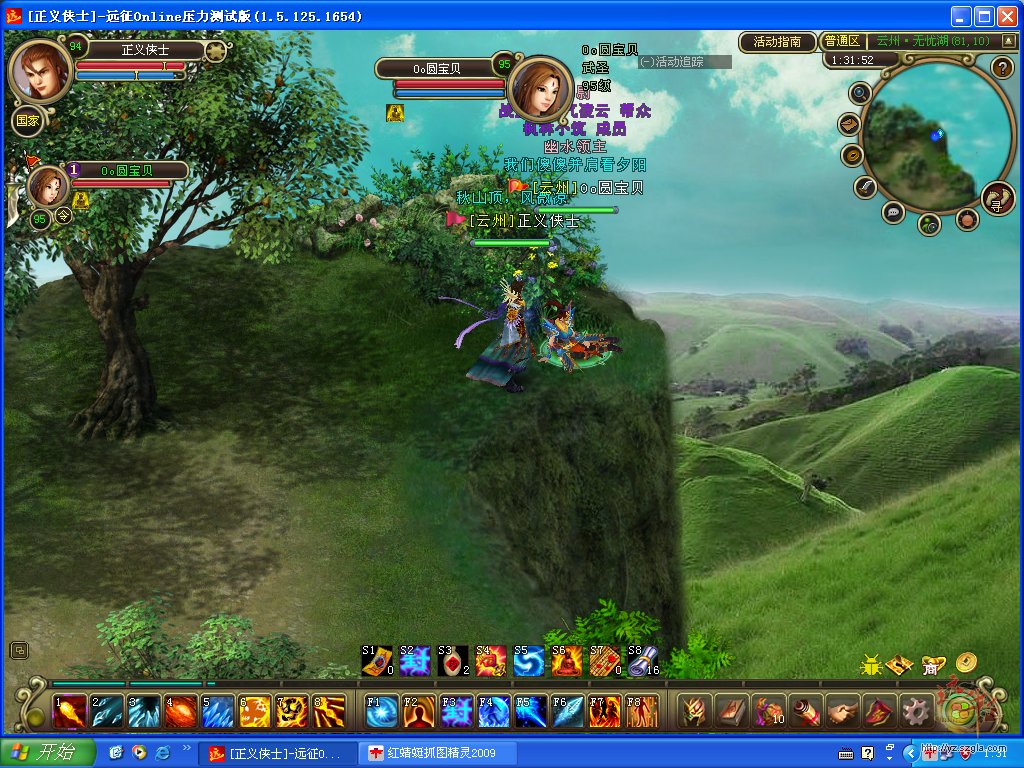Use the fireball skill in slot 1

68,711
